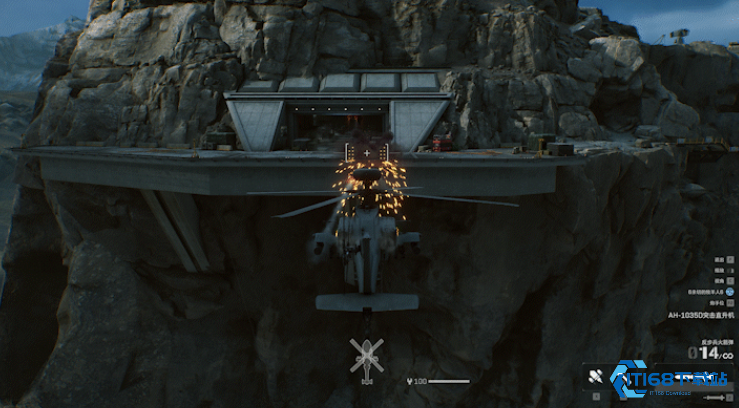
Task: Select the missile weapon slot
Action: pyautogui.click(x=594, y=377)
